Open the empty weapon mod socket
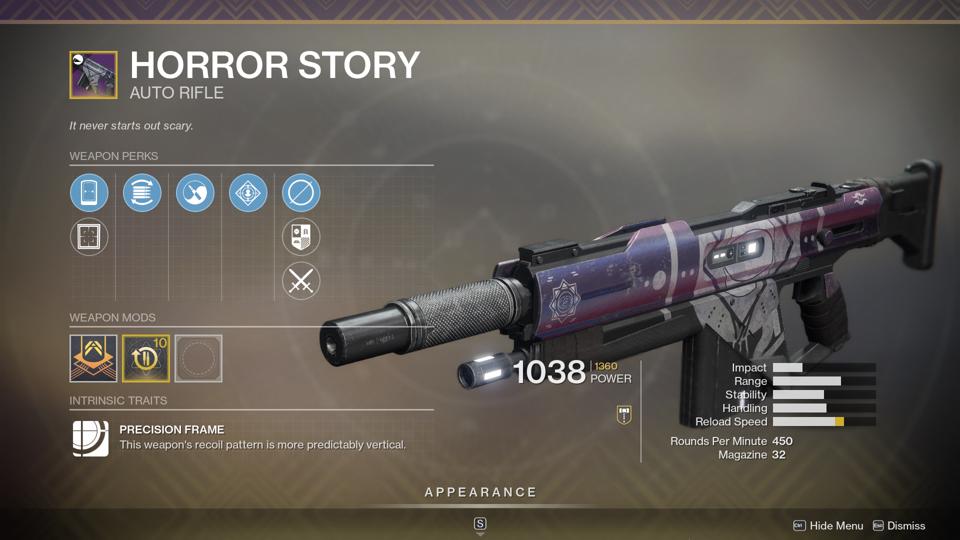This screenshot has width=960, height=540. click(198, 358)
